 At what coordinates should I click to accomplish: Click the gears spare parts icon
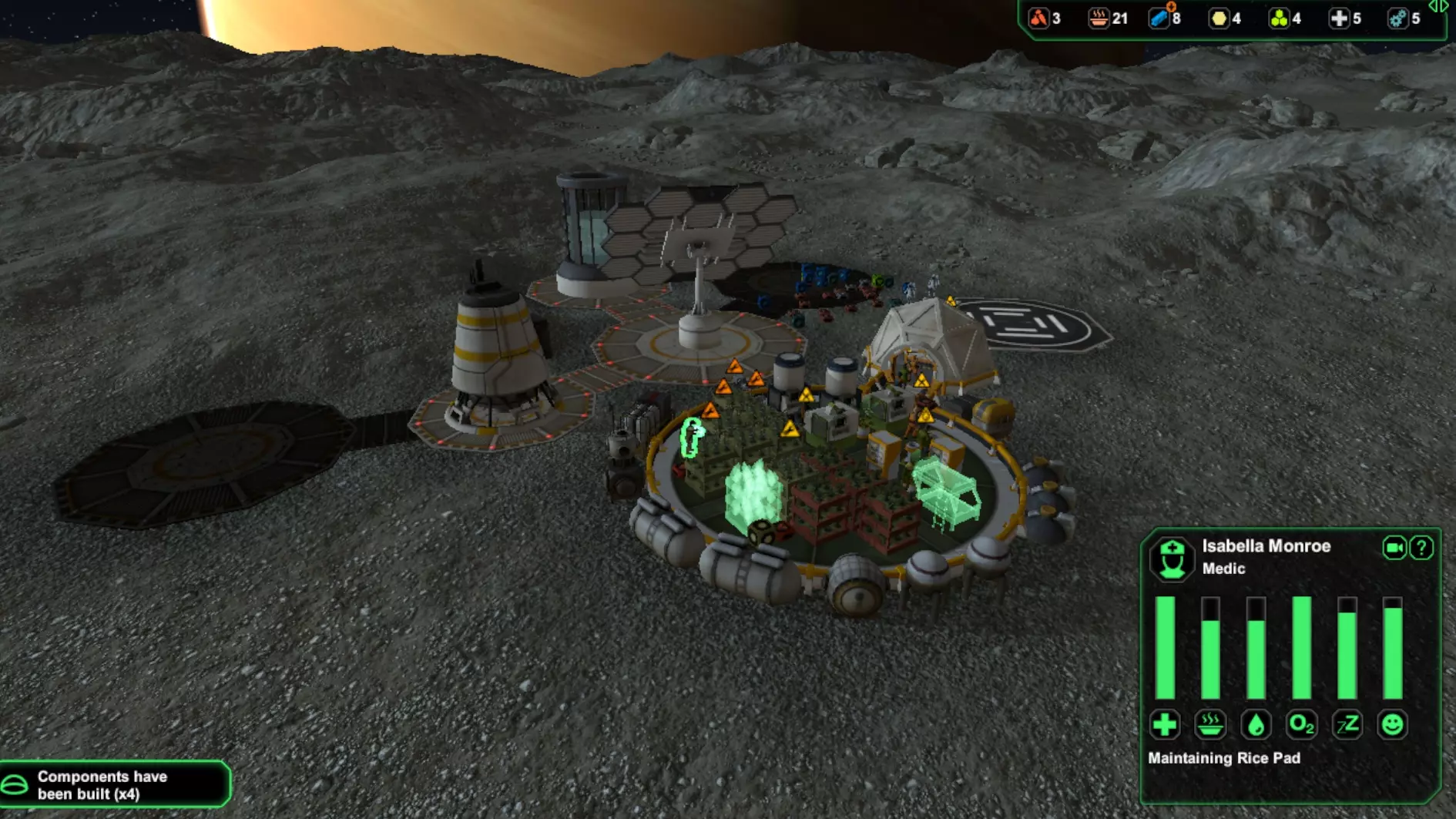1397,18
